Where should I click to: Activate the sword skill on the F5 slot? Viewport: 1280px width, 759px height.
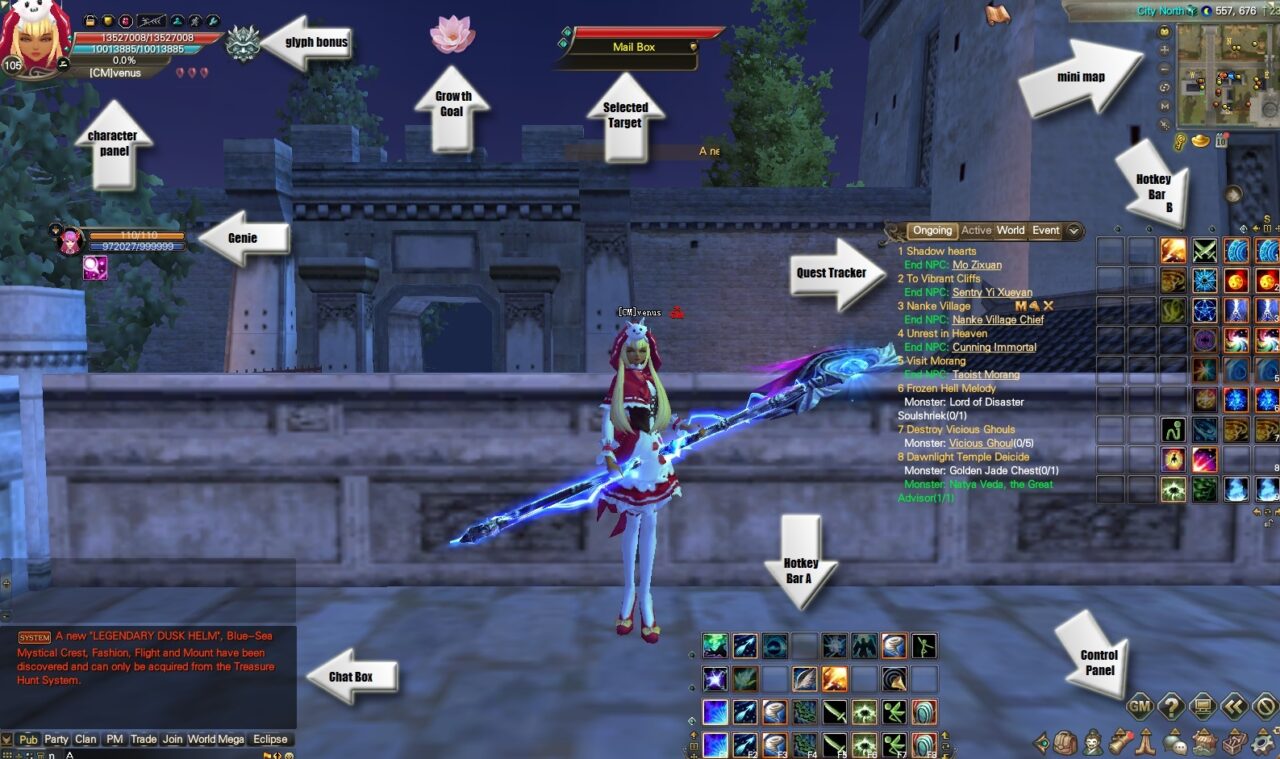point(835,743)
